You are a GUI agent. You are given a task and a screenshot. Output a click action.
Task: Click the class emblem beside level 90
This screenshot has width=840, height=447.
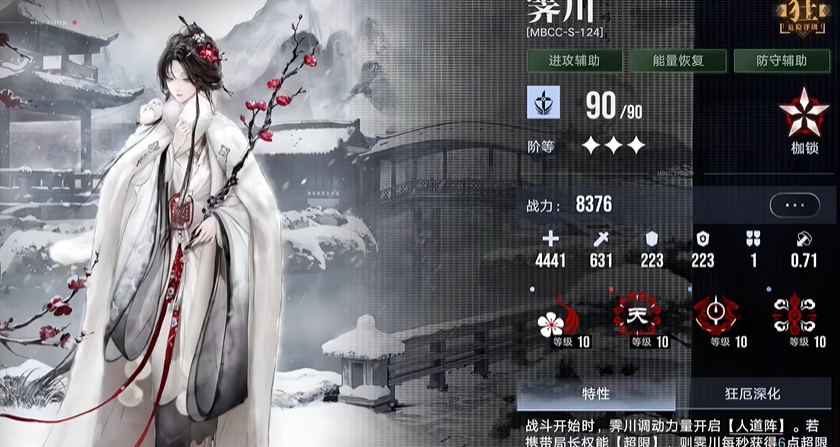click(544, 103)
